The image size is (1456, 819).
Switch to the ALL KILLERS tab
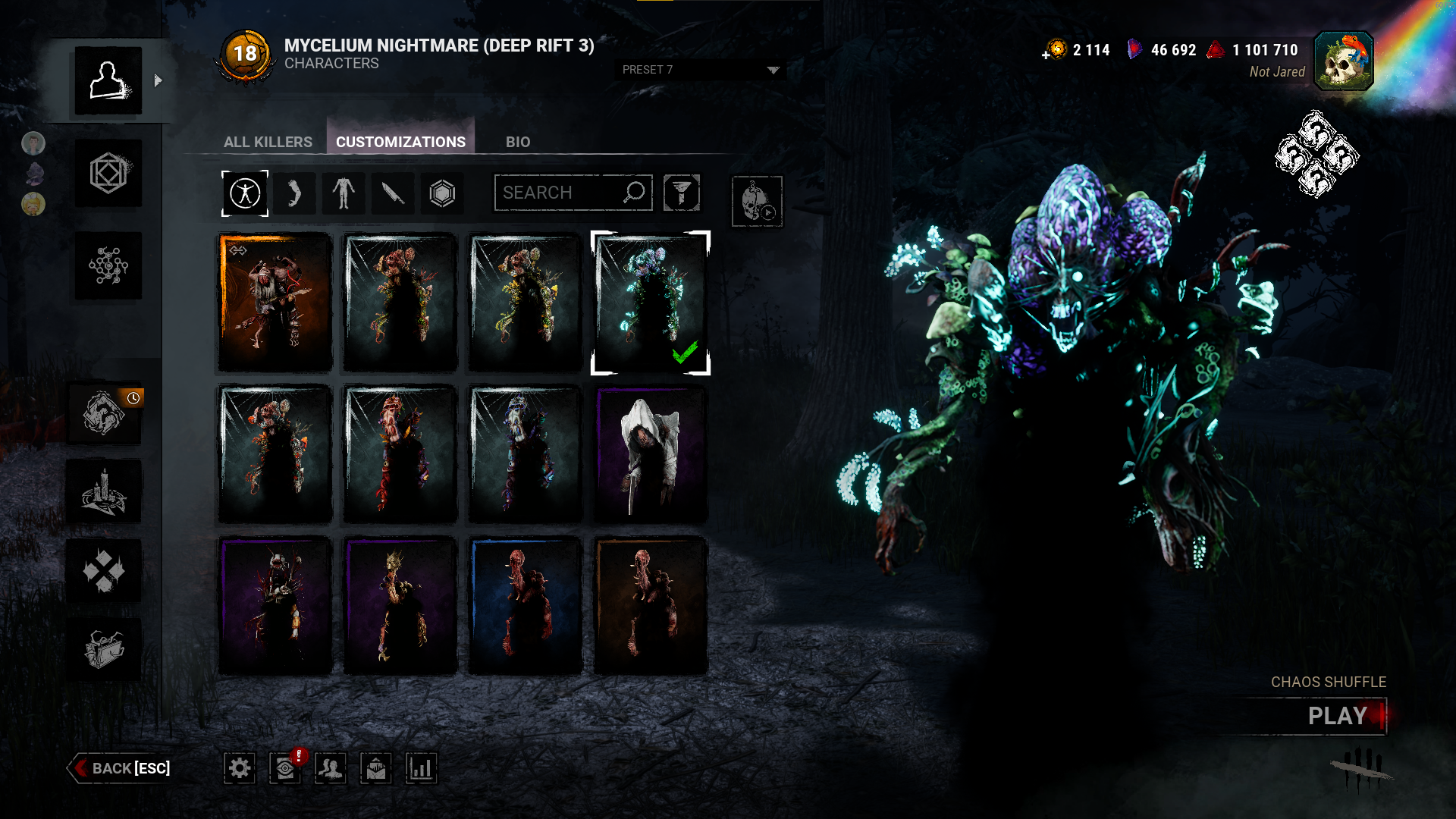click(x=268, y=142)
